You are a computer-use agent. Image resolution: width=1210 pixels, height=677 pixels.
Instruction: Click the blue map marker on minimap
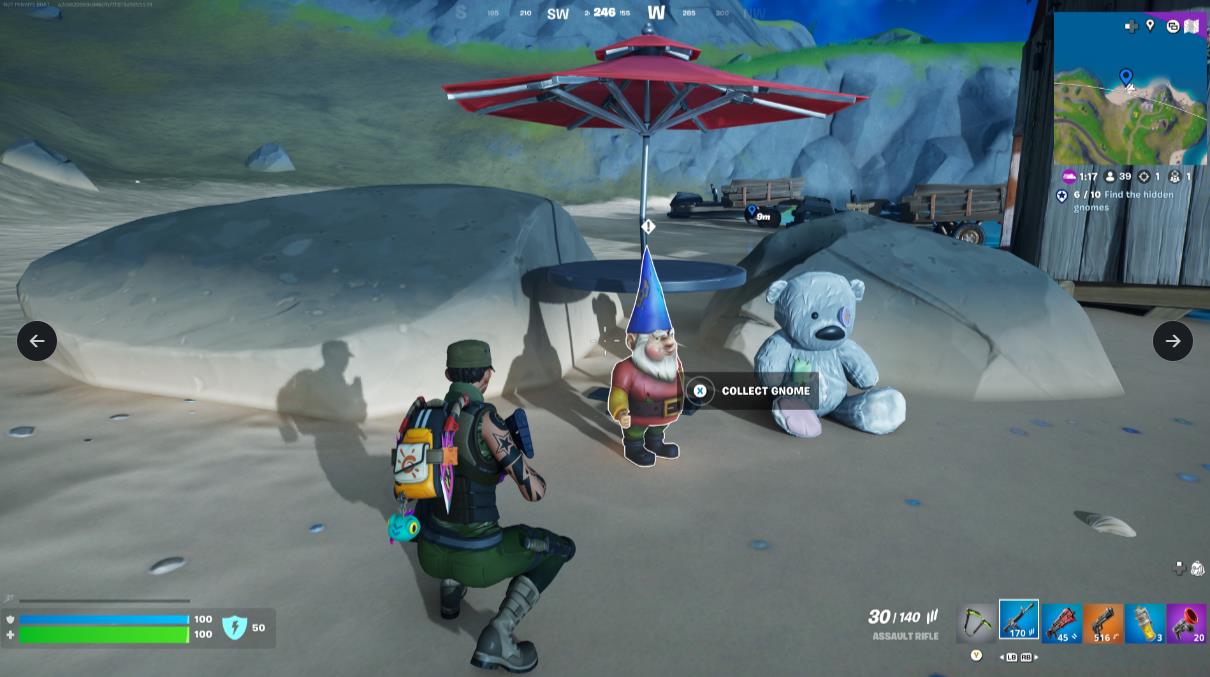(1126, 76)
